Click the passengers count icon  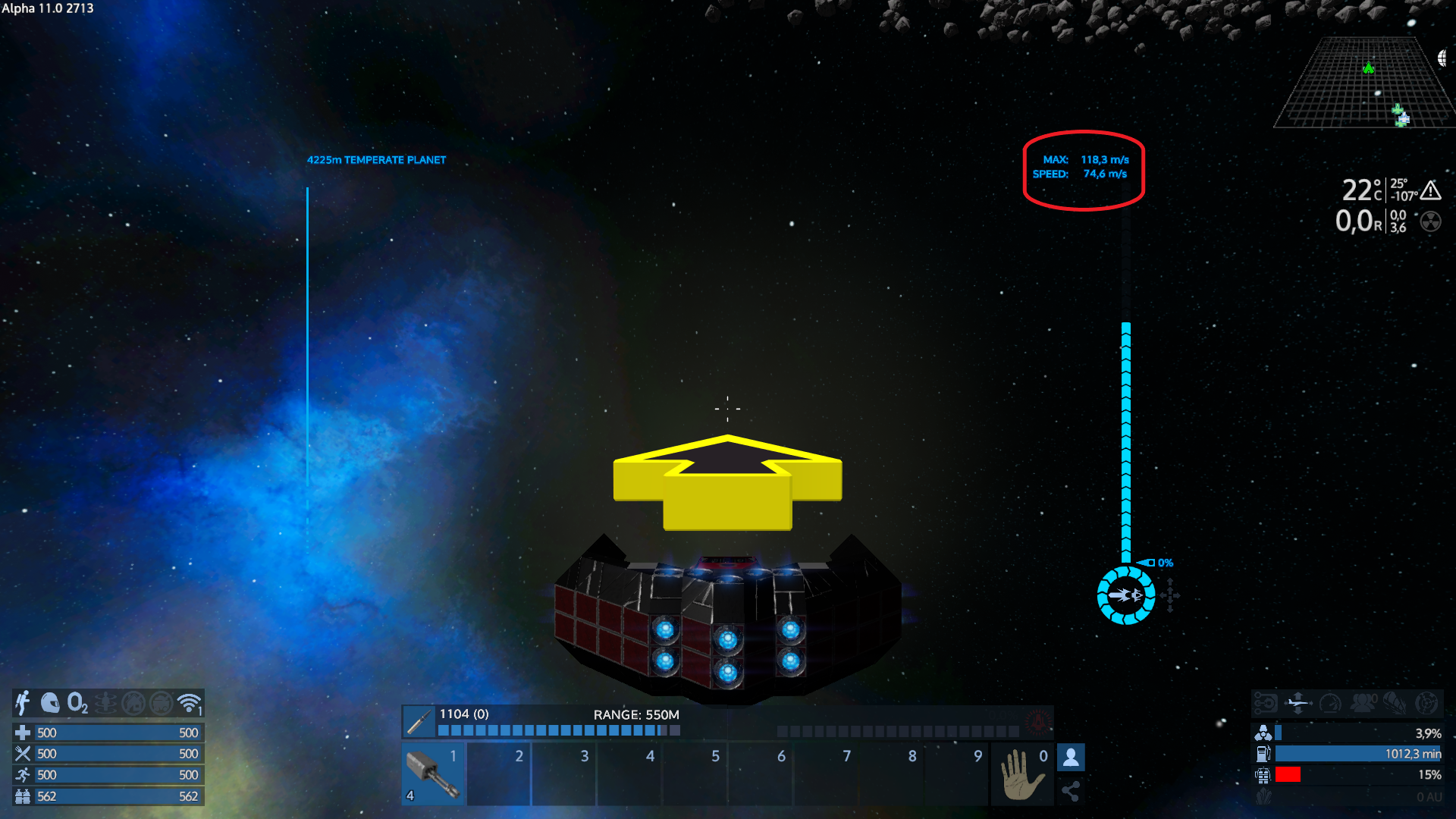point(1363,703)
